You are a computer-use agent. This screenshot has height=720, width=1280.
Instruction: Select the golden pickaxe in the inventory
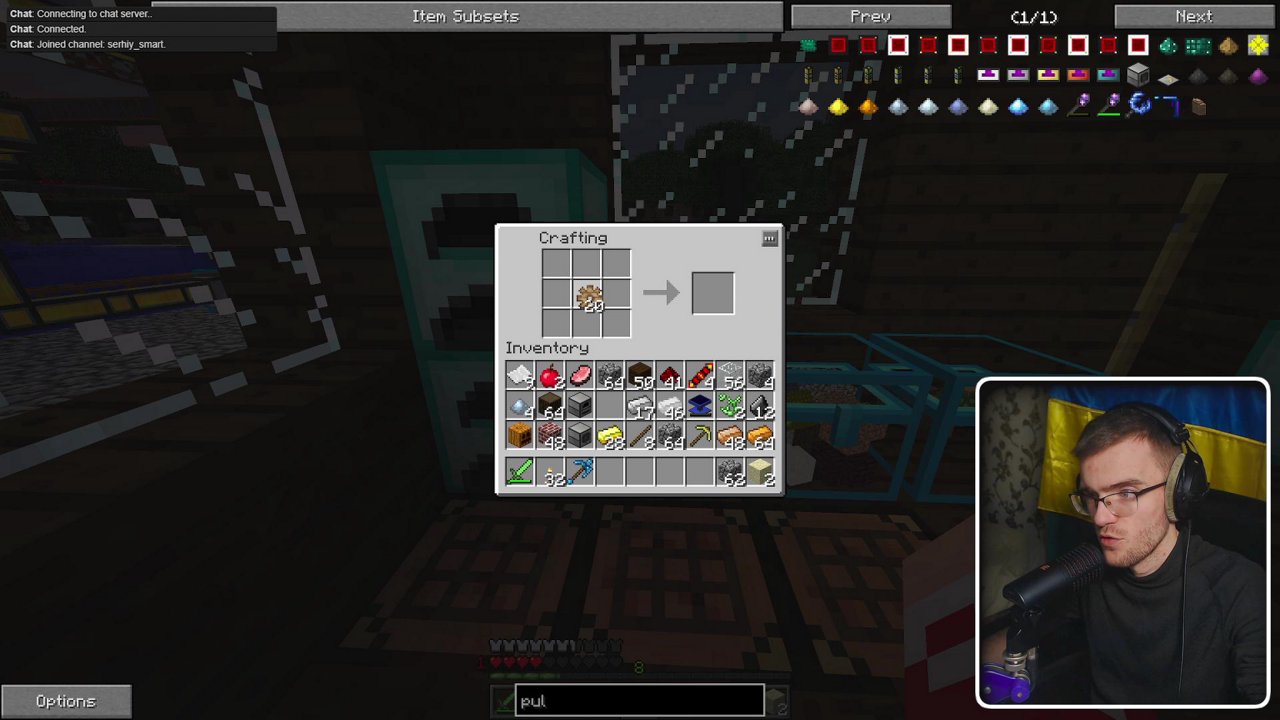[x=700, y=435]
